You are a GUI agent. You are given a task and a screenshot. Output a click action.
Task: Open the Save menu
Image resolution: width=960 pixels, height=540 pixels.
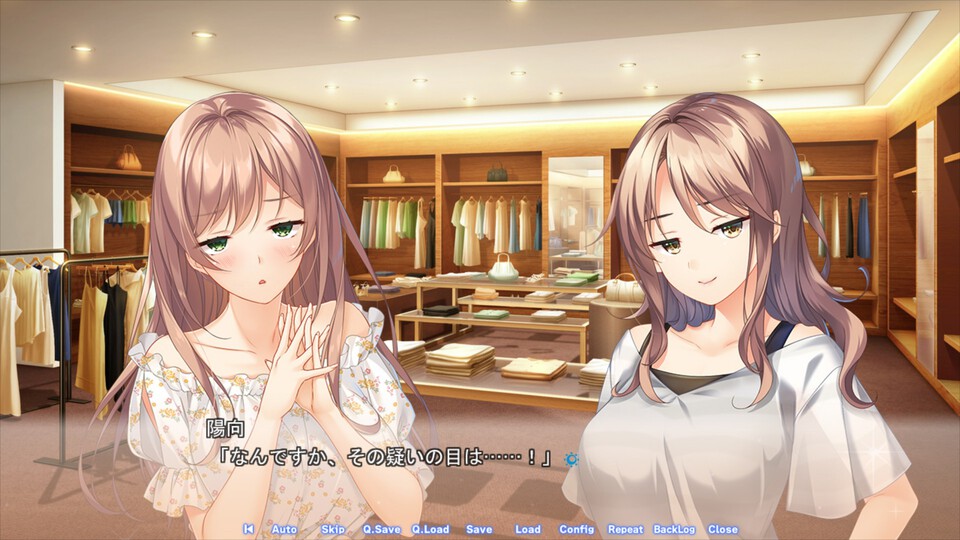[479, 529]
